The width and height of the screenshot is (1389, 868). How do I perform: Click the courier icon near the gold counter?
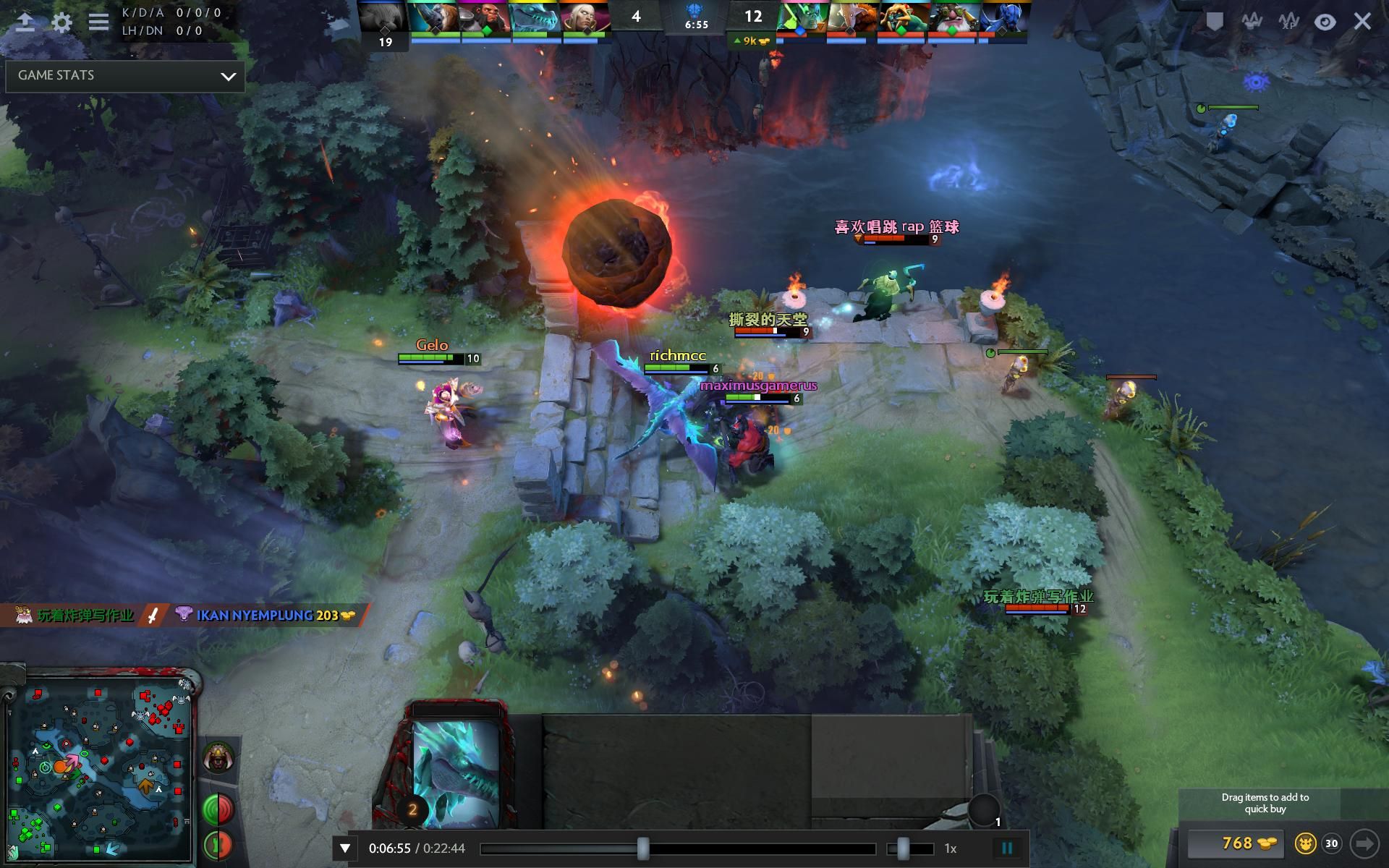[x=1305, y=843]
